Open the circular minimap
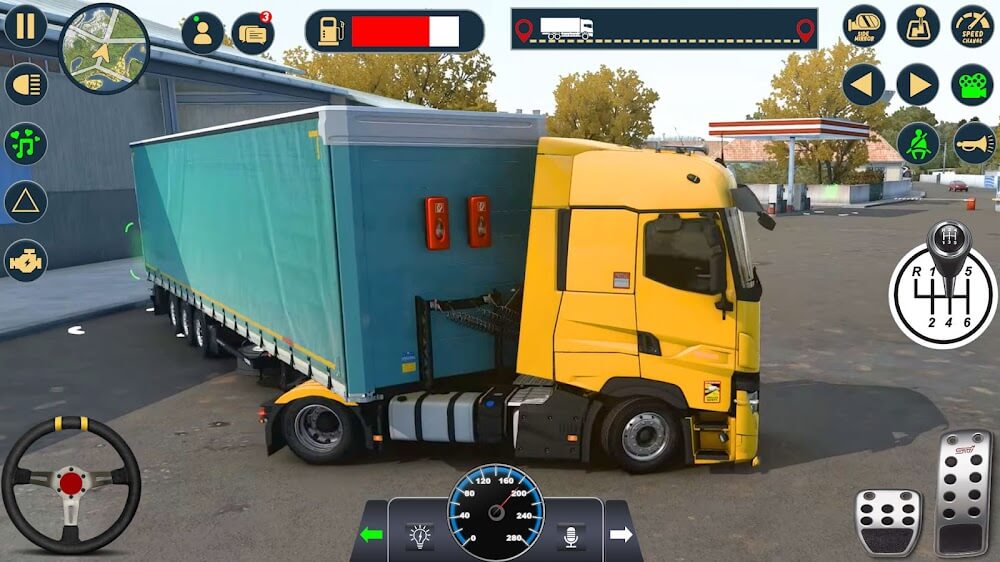The image size is (1000, 562). pos(104,48)
